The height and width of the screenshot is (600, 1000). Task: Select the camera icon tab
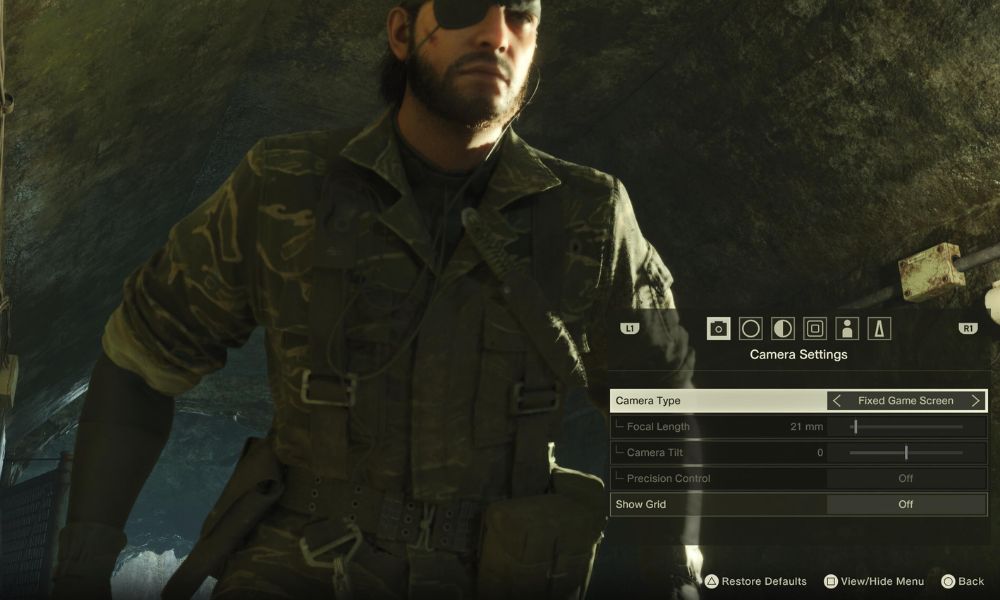[x=718, y=328]
